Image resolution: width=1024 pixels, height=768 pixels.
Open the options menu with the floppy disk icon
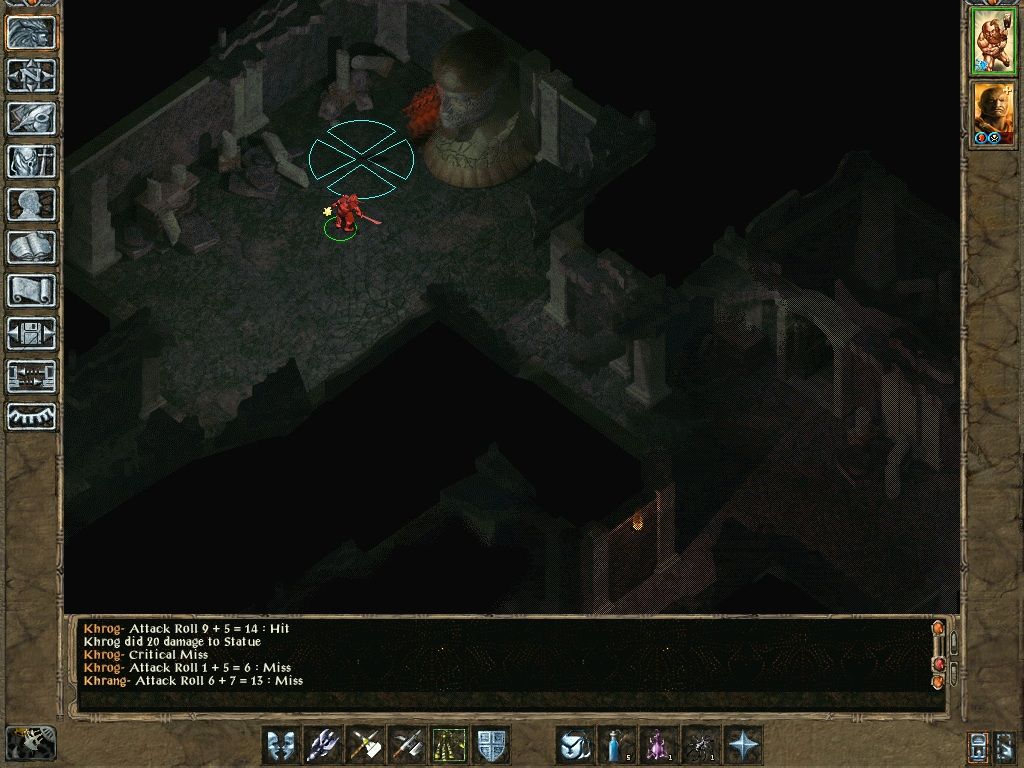point(31,333)
